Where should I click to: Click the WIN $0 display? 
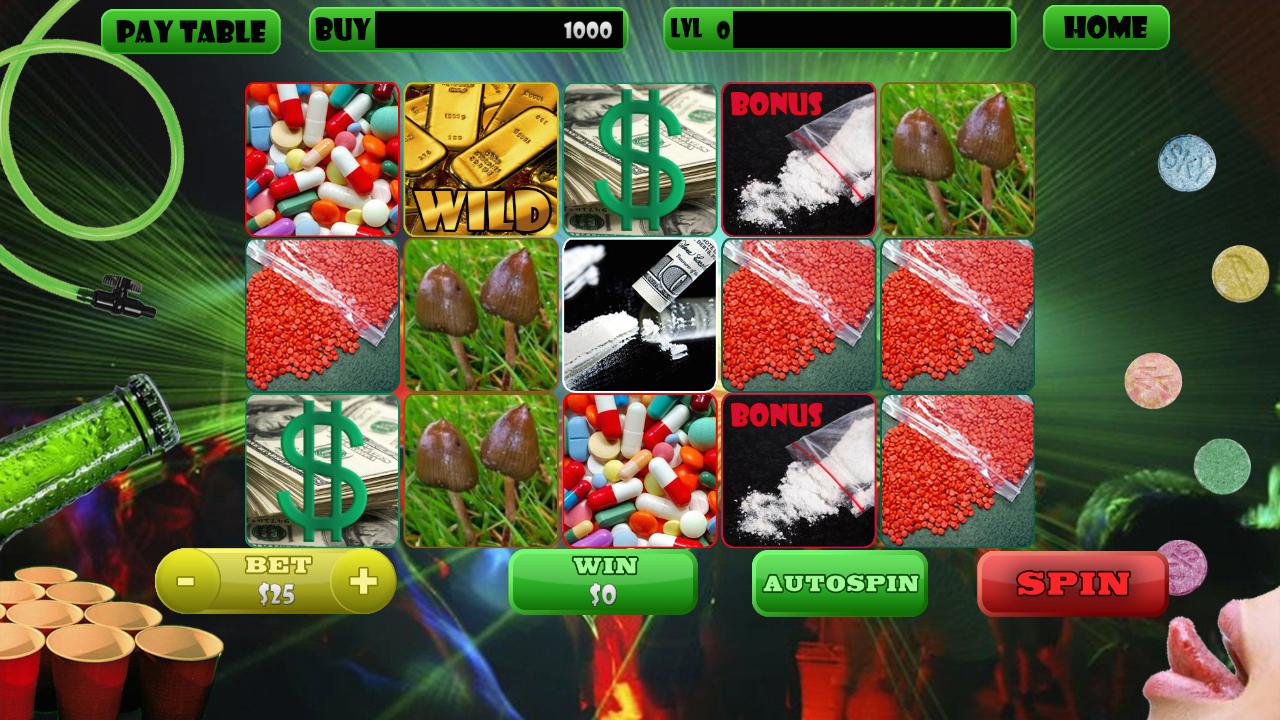604,581
